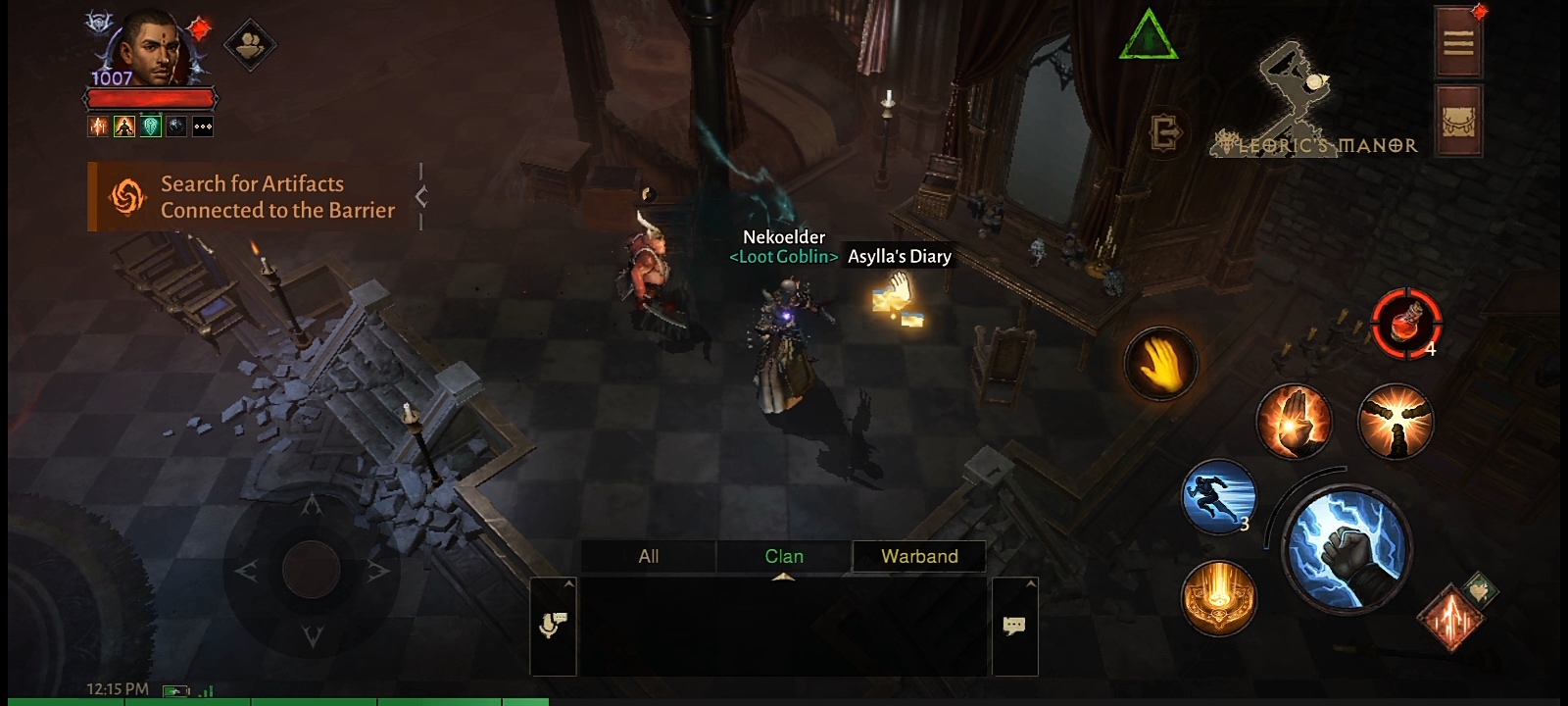
Task: Activate the running dash skill
Action: pyautogui.click(x=1219, y=497)
